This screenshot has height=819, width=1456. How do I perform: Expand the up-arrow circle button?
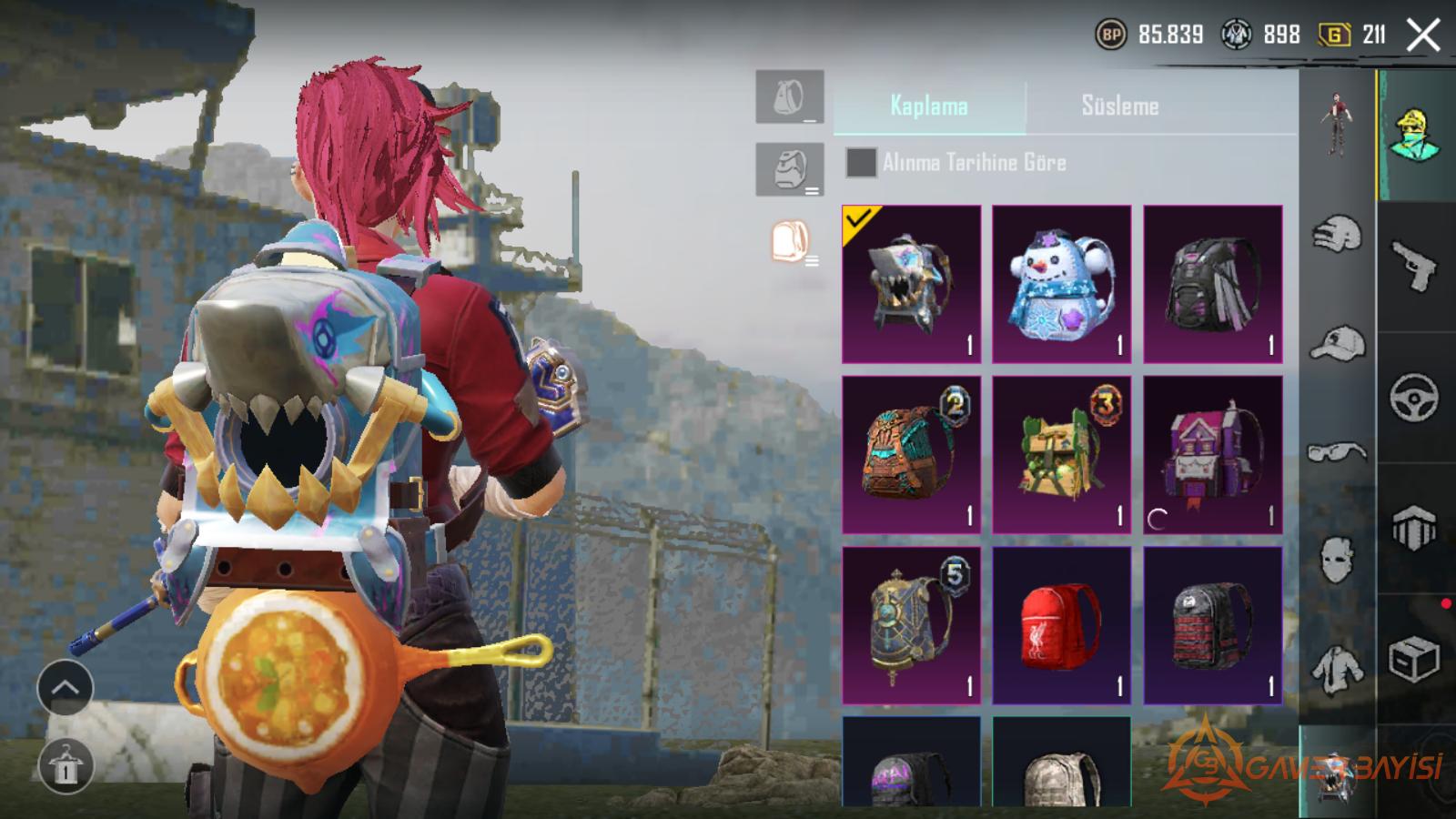click(65, 688)
